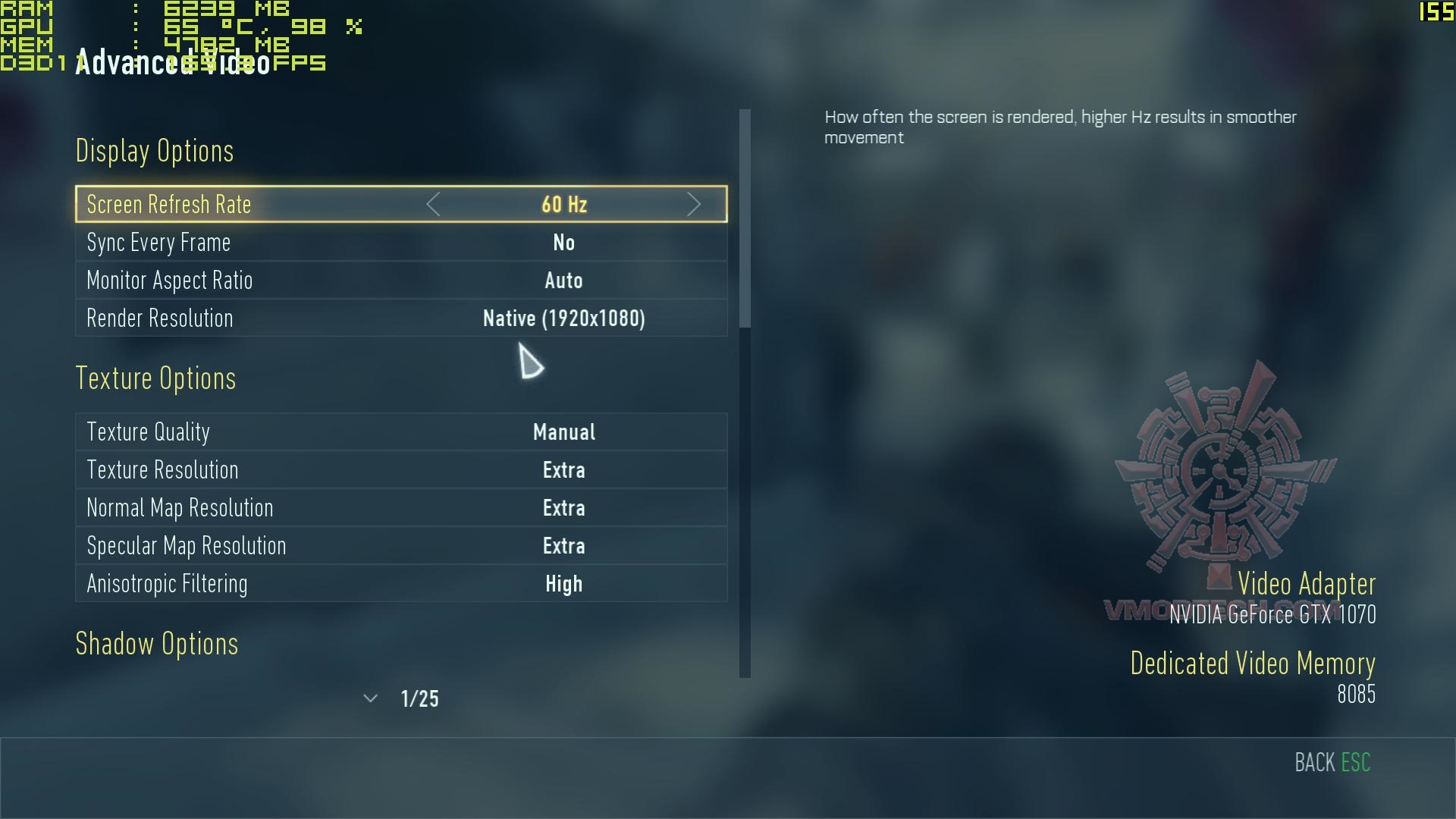Pick the Normal Map Resolution option
The width and height of the screenshot is (1456, 819).
[x=401, y=508]
